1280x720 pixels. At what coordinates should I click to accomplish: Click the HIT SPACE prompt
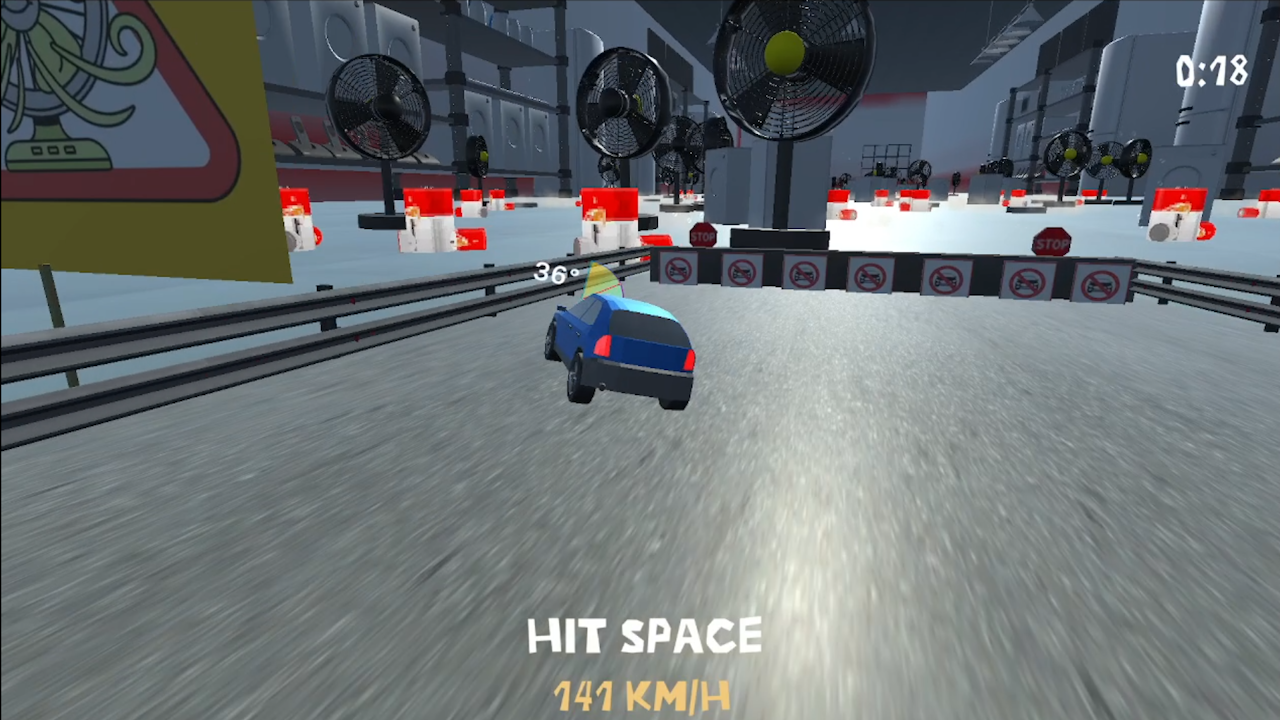tap(644, 636)
